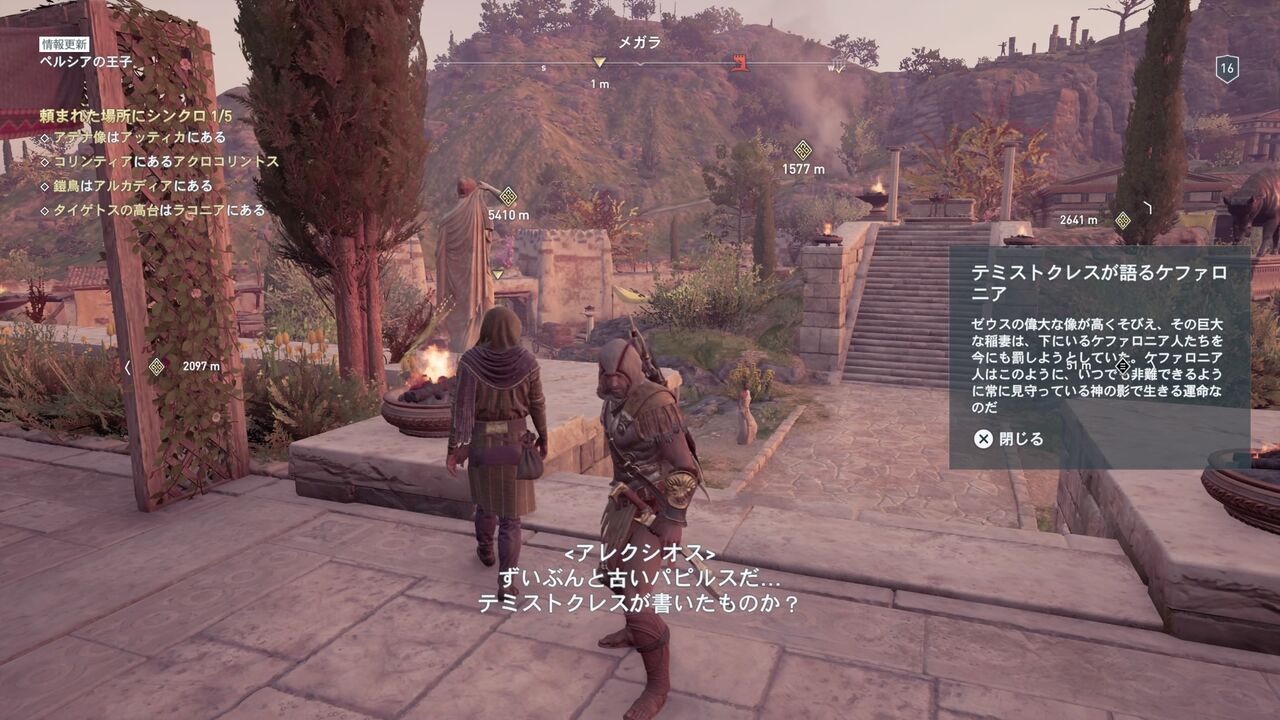Select the red fort icon on the compass
This screenshot has width=1280, height=720.
(741, 60)
